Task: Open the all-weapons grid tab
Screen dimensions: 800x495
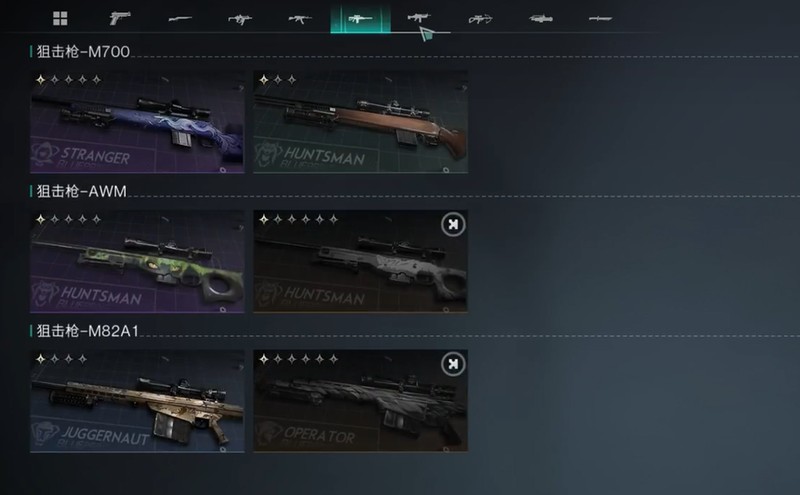Action: [x=60, y=18]
